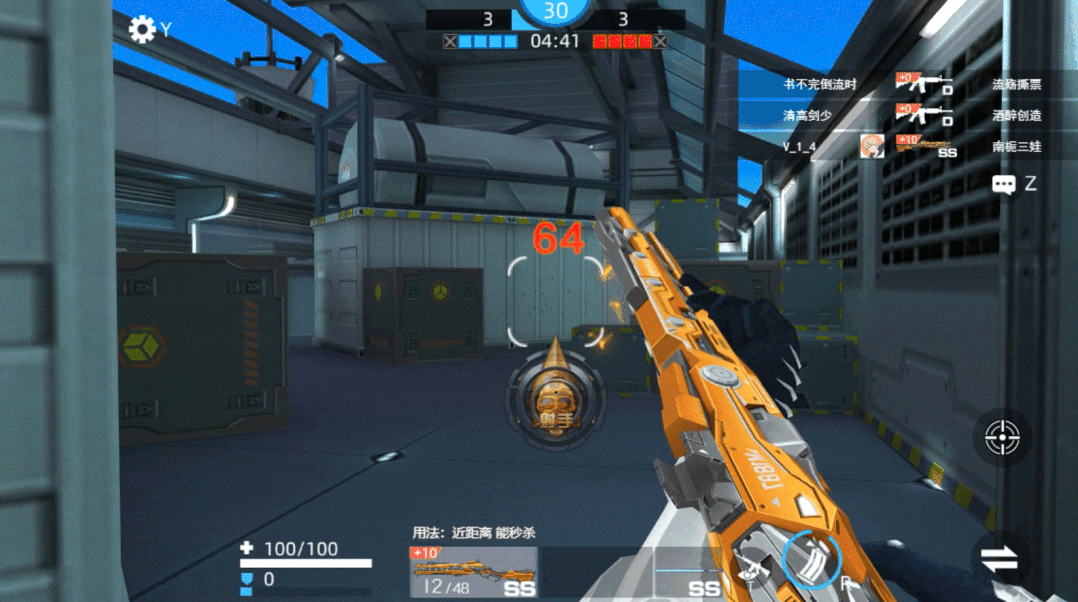
Task: Tap the kill feed avatar thumbnail
Action: point(872,146)
